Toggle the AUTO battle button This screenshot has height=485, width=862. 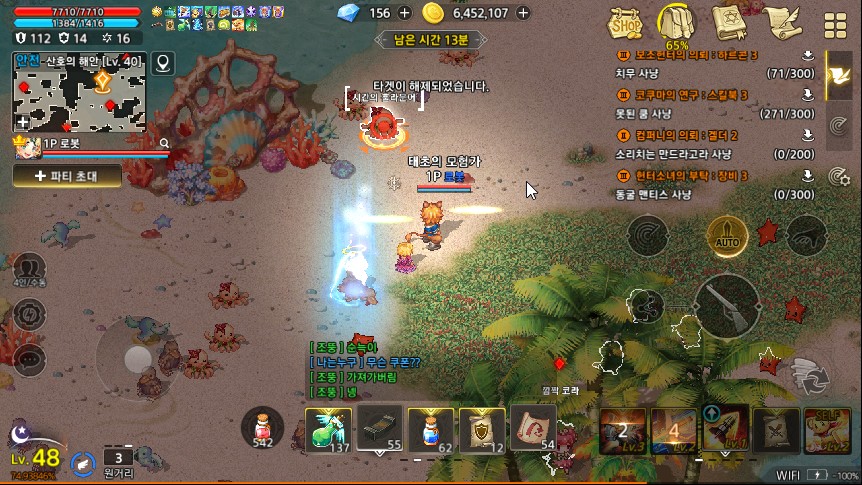click(x=726, y=236)
